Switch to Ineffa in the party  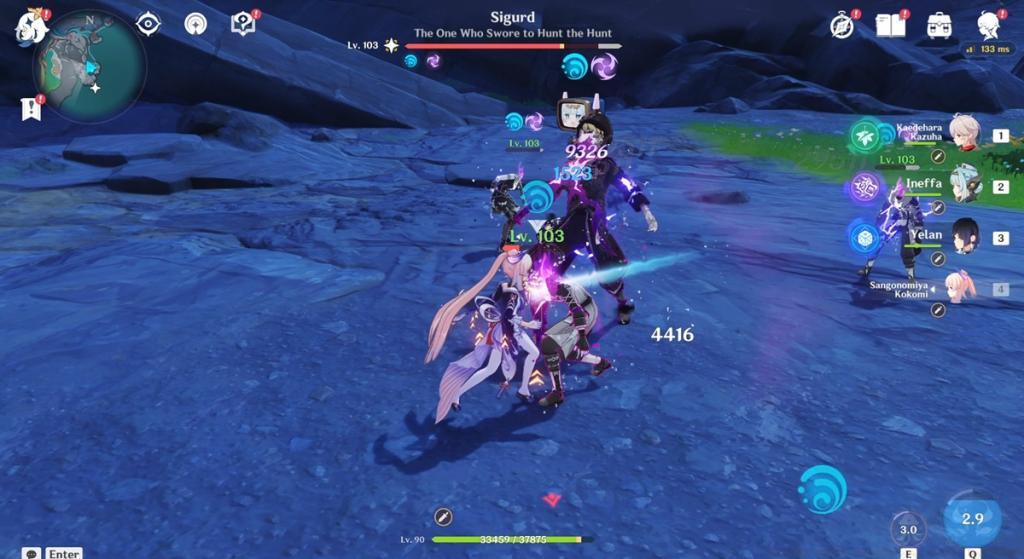click(964, 186)
